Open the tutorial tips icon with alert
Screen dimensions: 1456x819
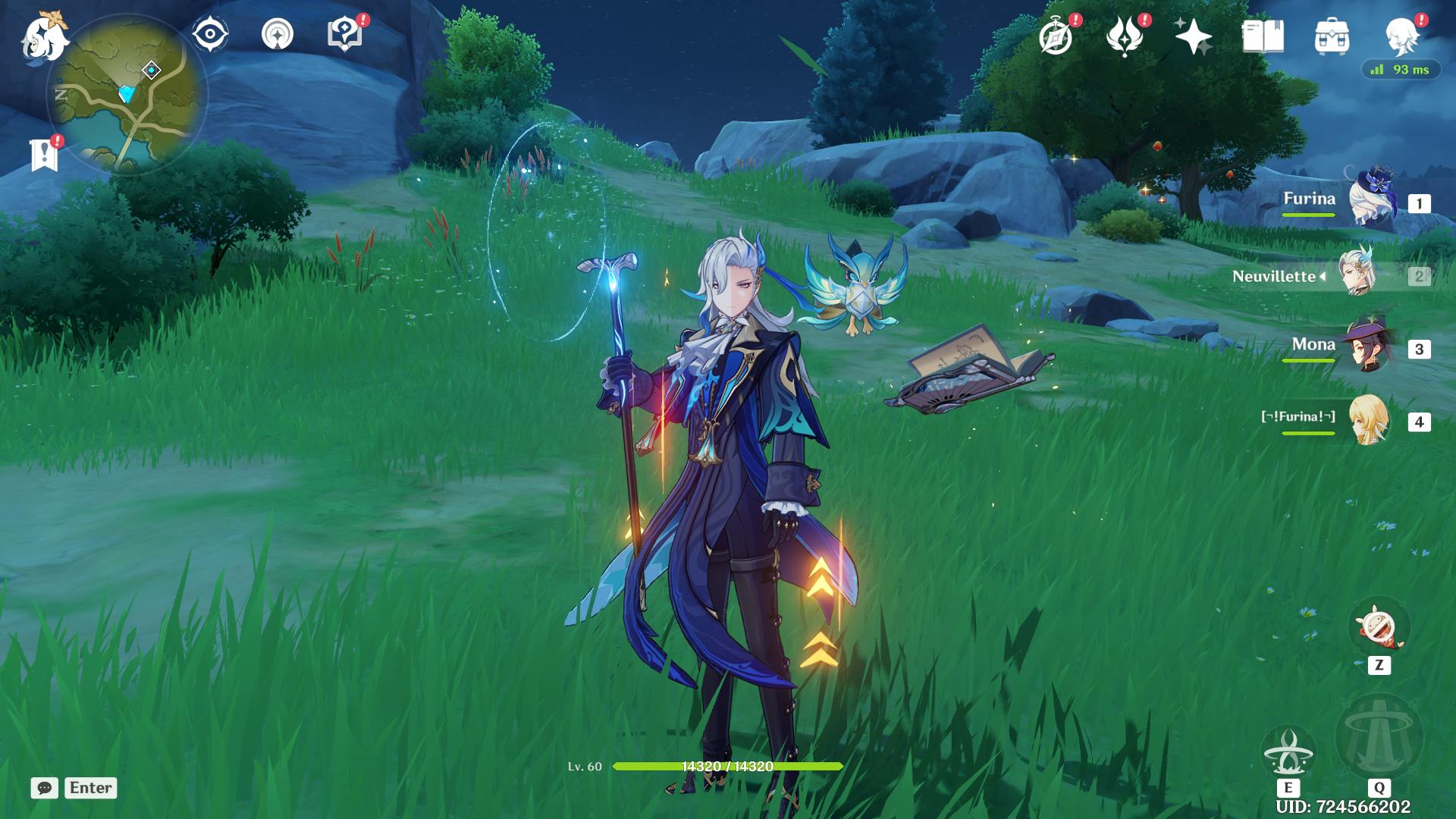click(x=344, y=34)
